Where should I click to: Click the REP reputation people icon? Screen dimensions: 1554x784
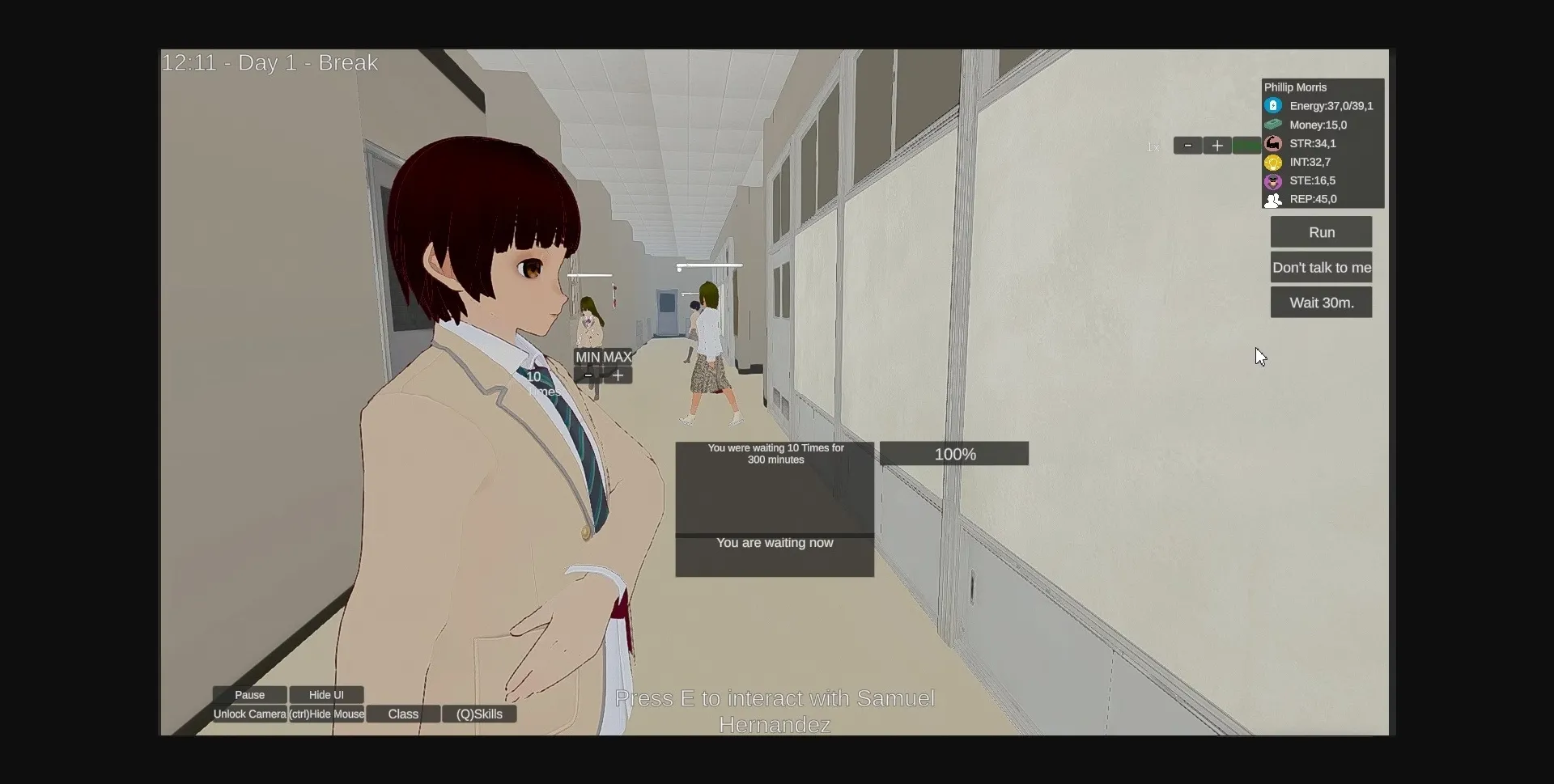(x=1274, y=199)
